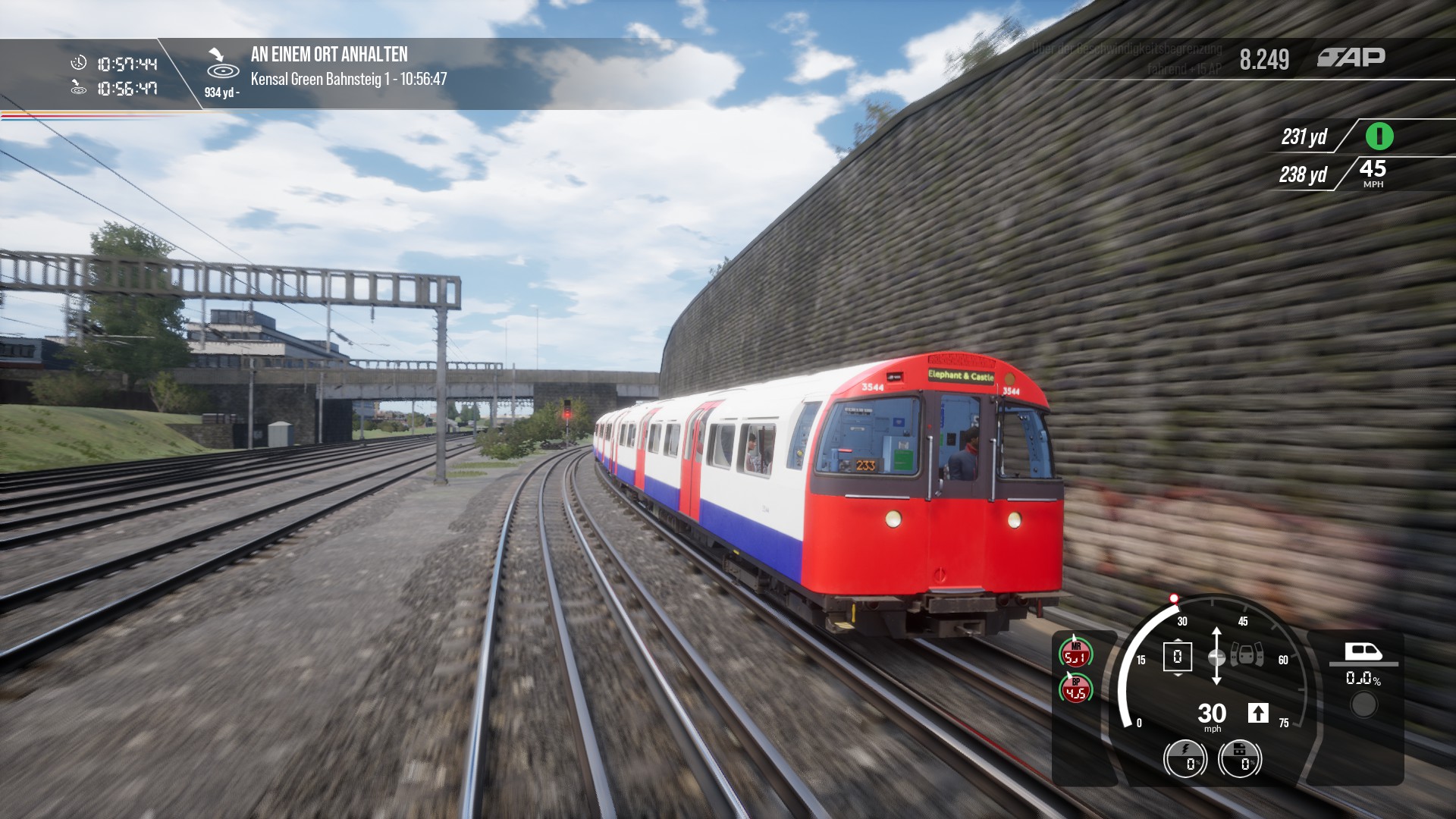
Task: Select the 45 MPH speed limit indicator
Action: click(x=1373, y=173)
